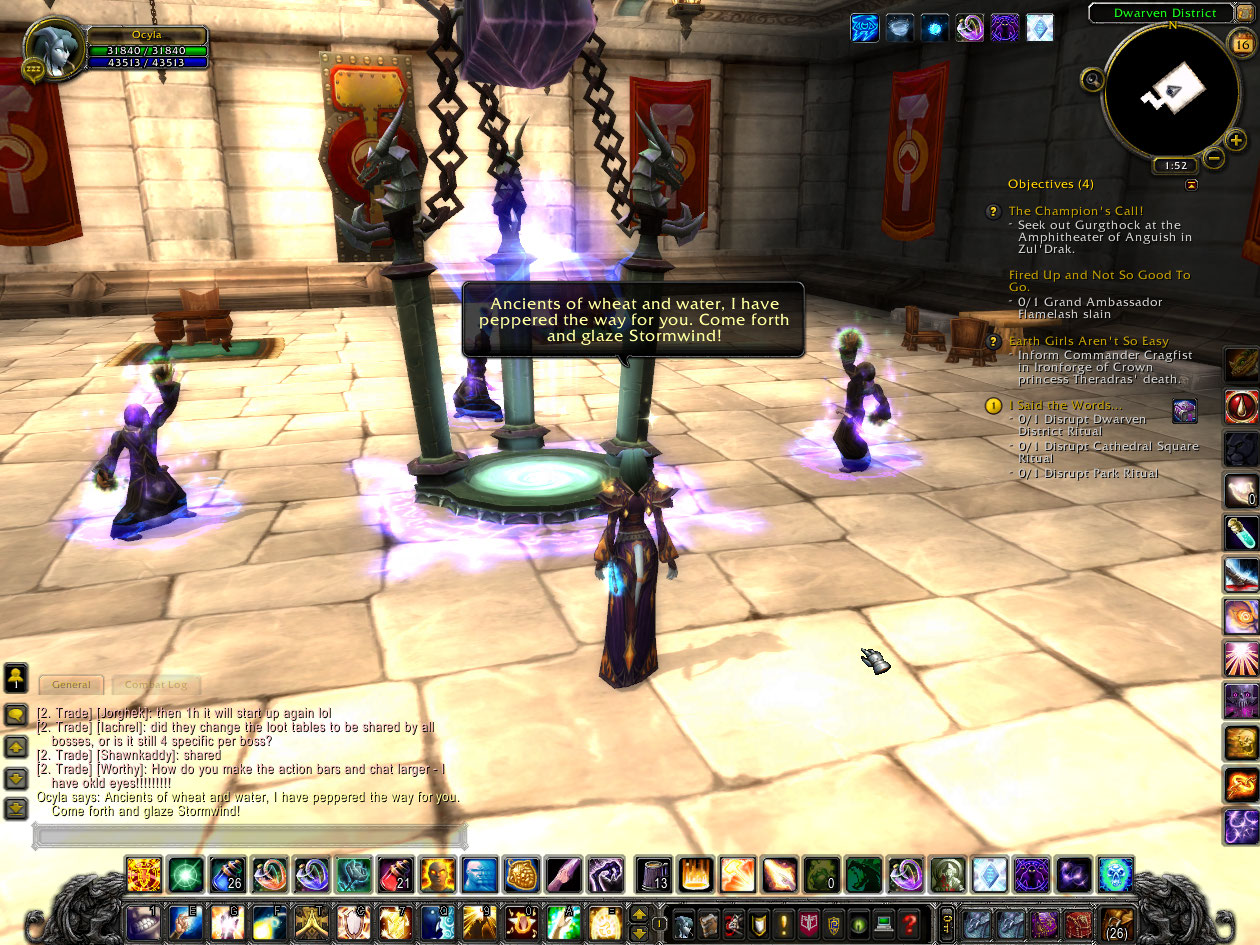1260x945 pixels.
Task: Activate the blue skull ability icon
Action: tap(1115, 875)
